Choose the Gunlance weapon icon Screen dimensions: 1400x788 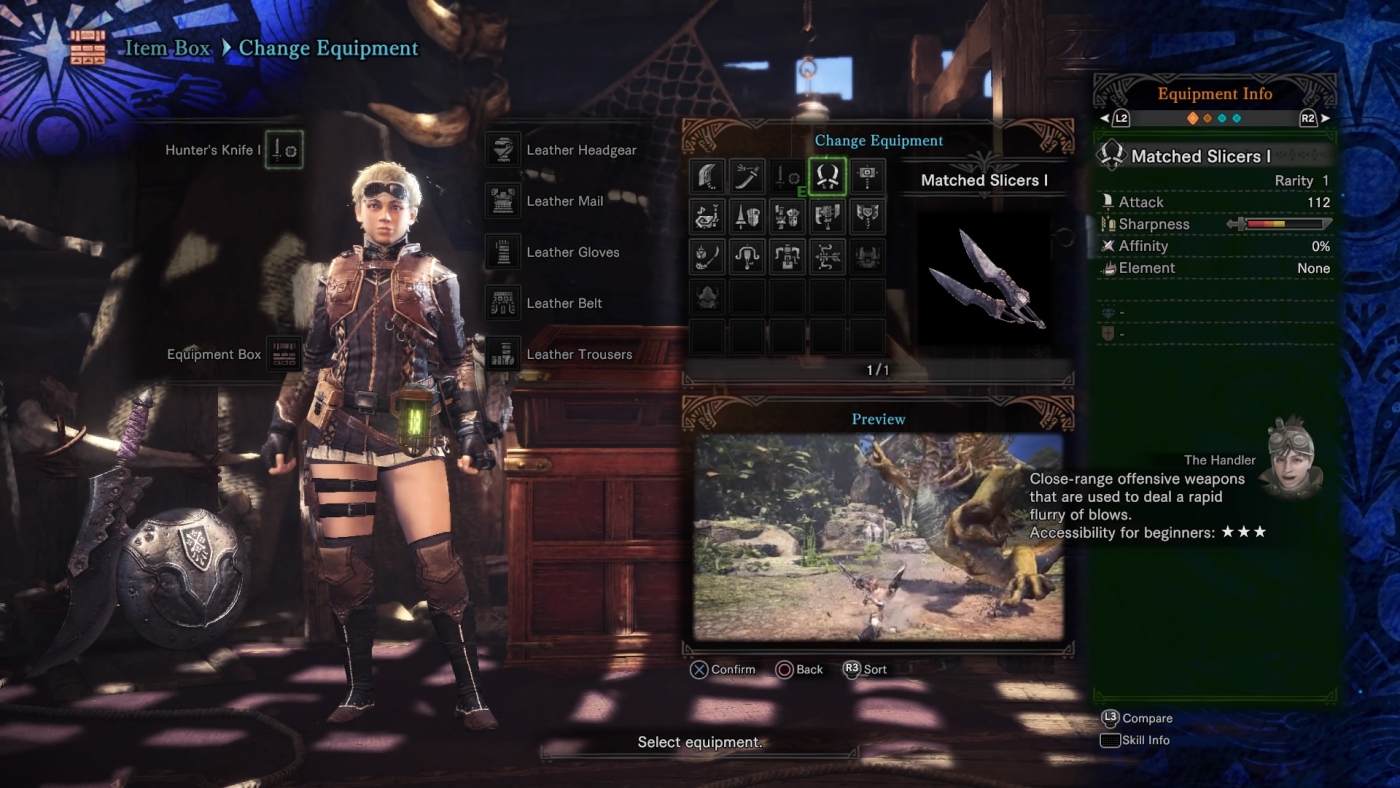pos(787,216)
